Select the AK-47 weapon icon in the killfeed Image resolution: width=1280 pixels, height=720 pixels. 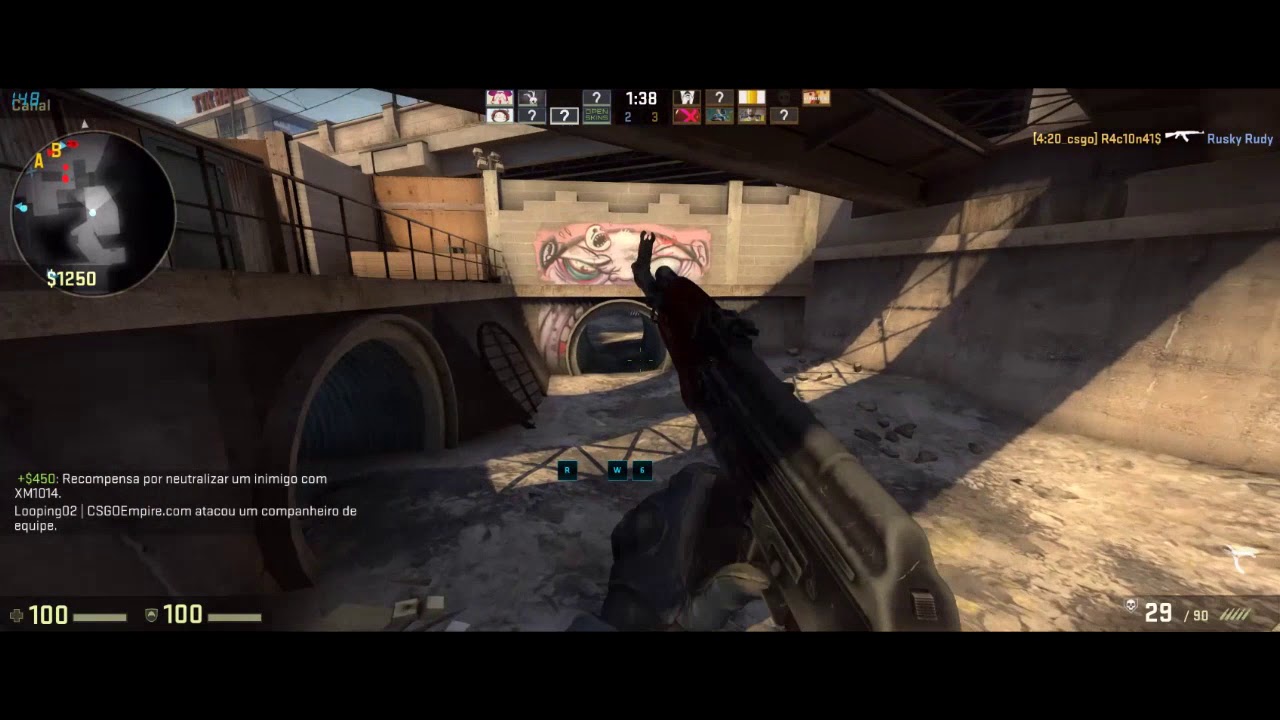[x=1184, y=137]
